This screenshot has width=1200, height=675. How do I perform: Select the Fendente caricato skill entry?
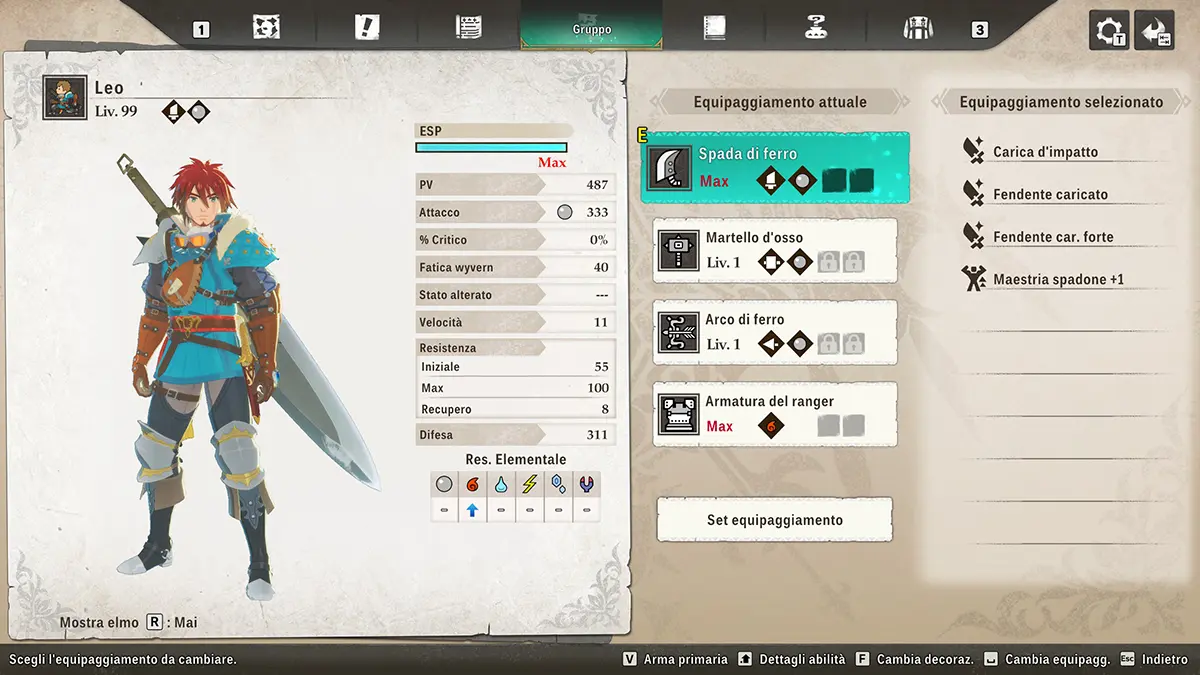(x=1050, y=194)
